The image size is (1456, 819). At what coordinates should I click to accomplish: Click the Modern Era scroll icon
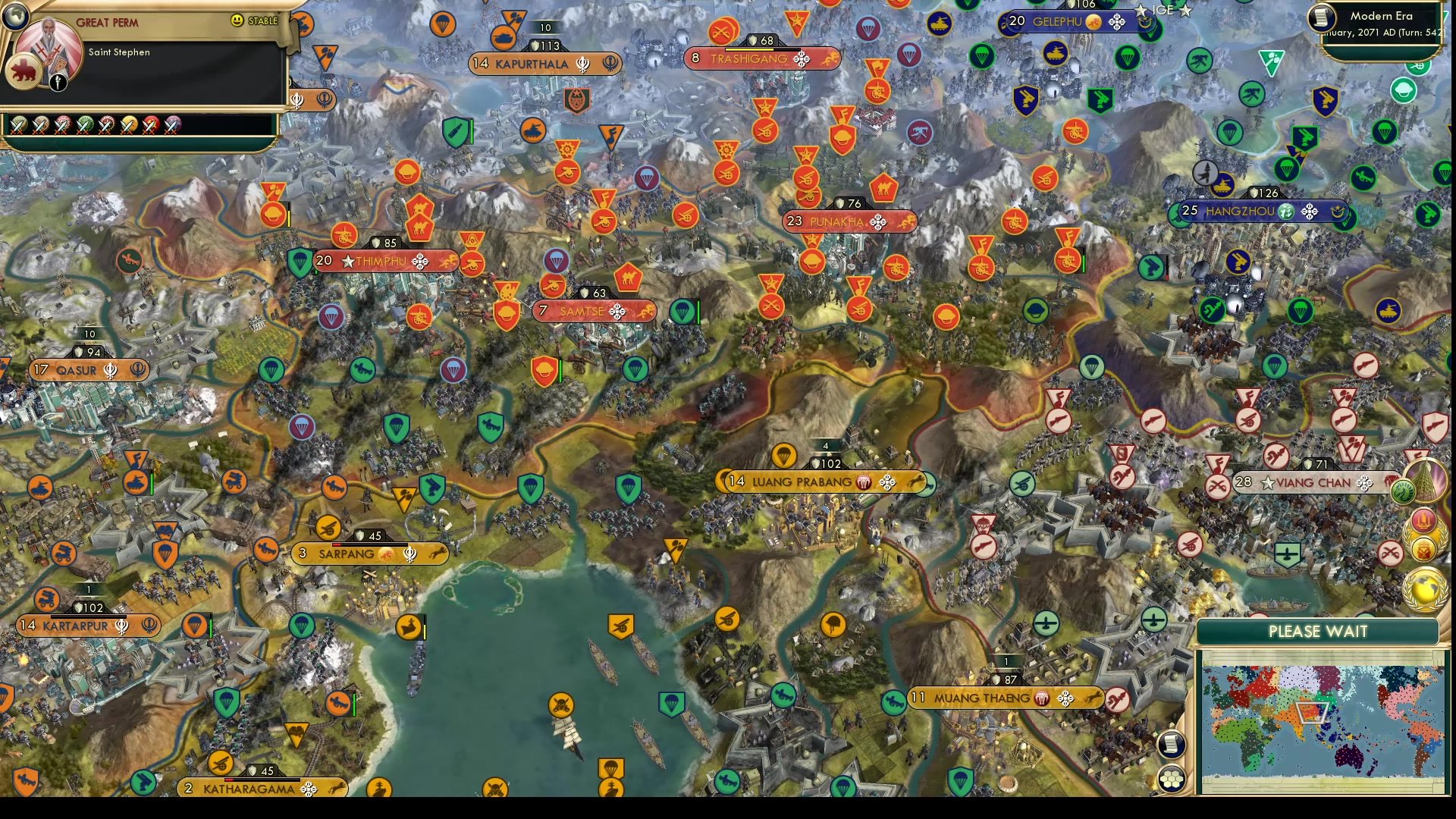(1323, 18)
